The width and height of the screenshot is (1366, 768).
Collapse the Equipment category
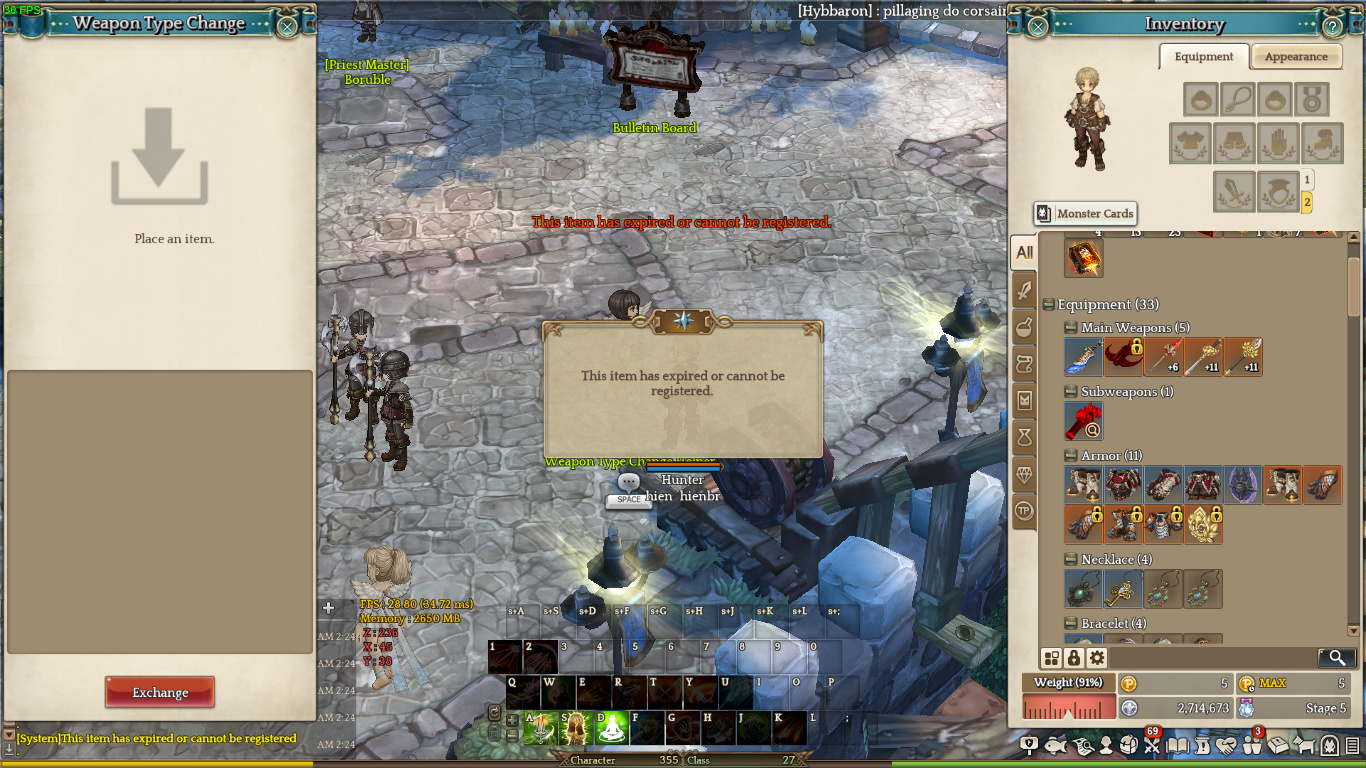click(1048, 305)
